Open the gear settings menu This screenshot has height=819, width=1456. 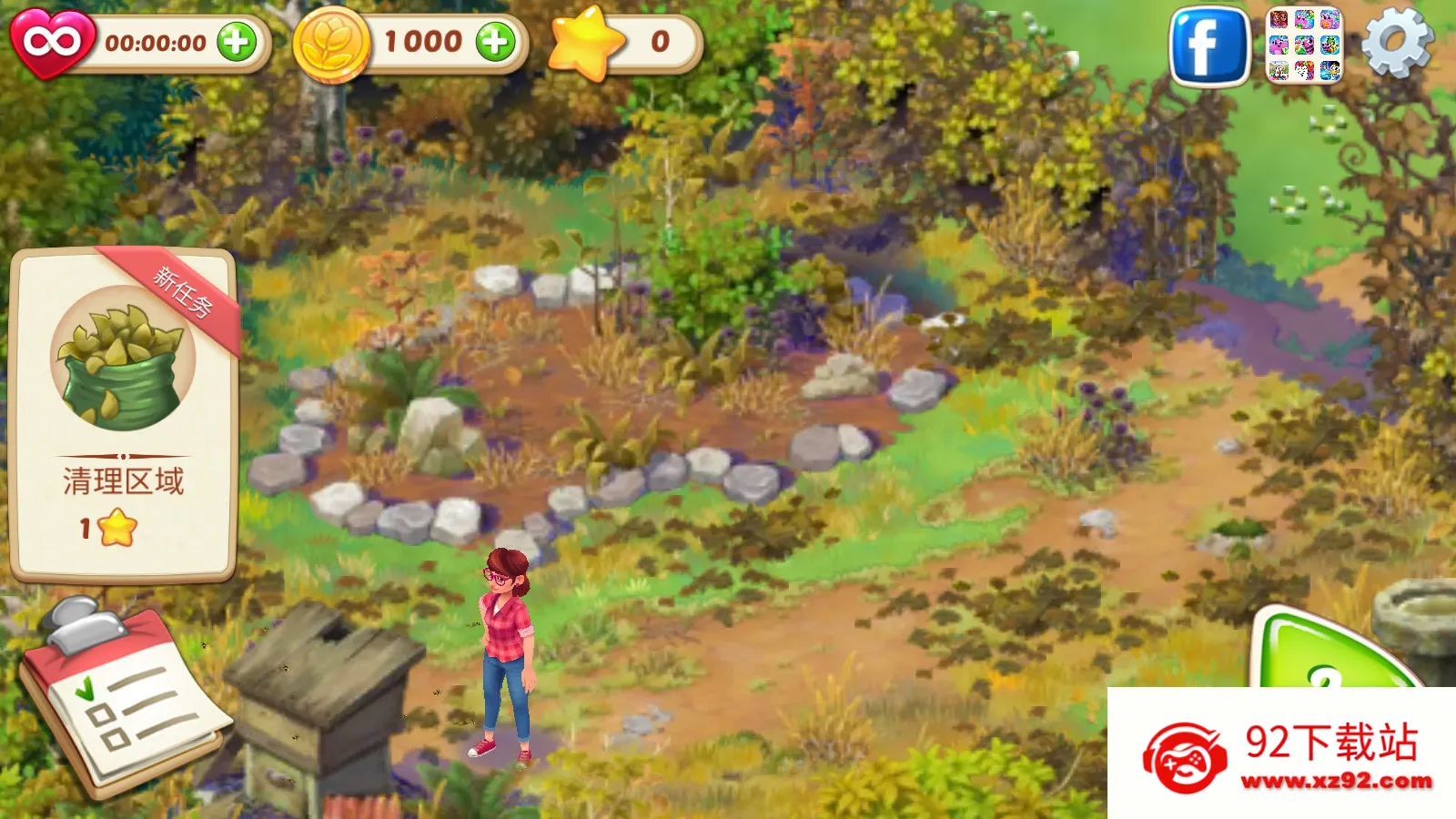pyautogui.click(x=1396, y=43)
